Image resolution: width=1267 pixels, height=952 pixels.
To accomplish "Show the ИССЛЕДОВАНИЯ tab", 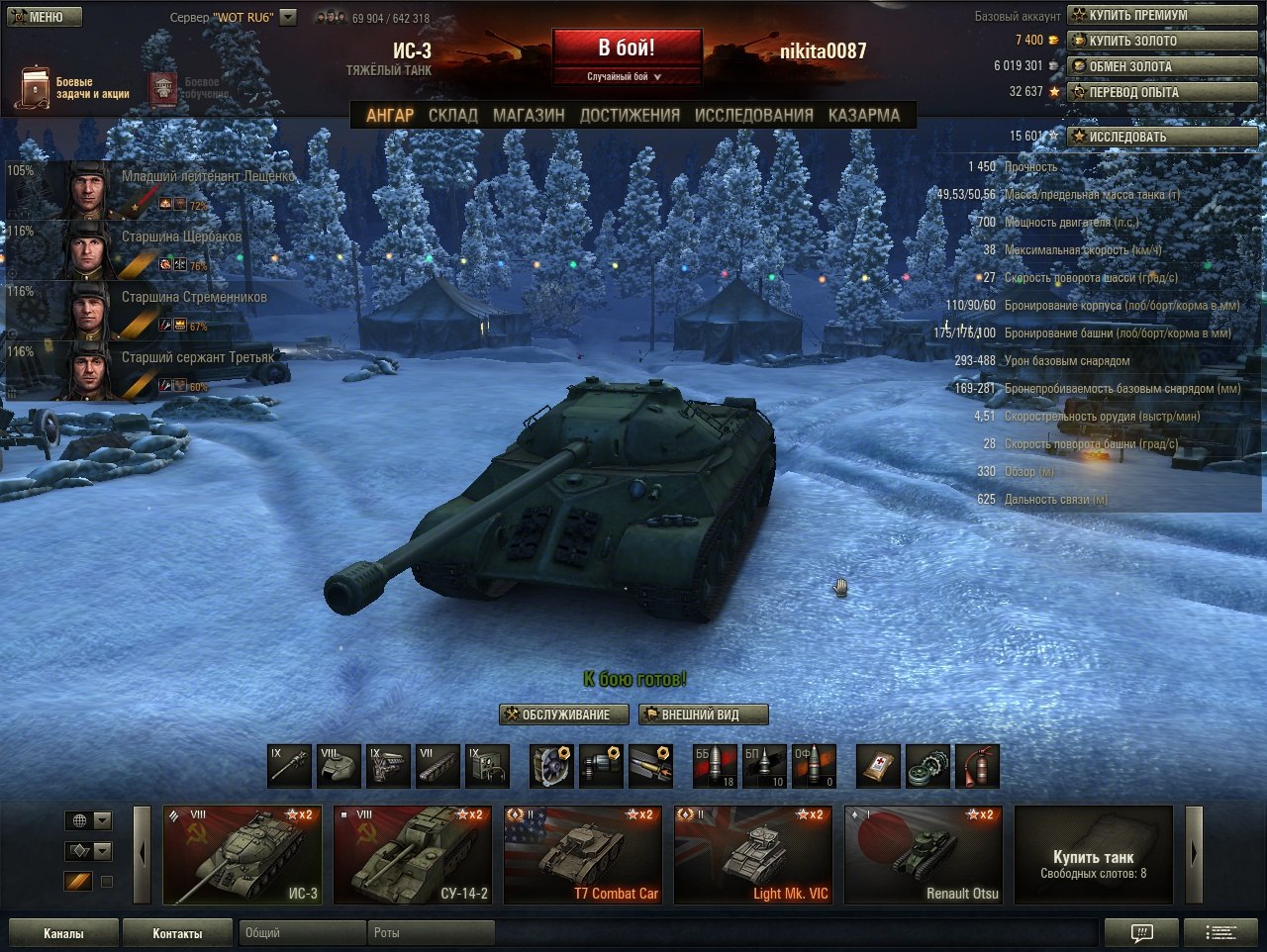I will (x=753, y=115).
